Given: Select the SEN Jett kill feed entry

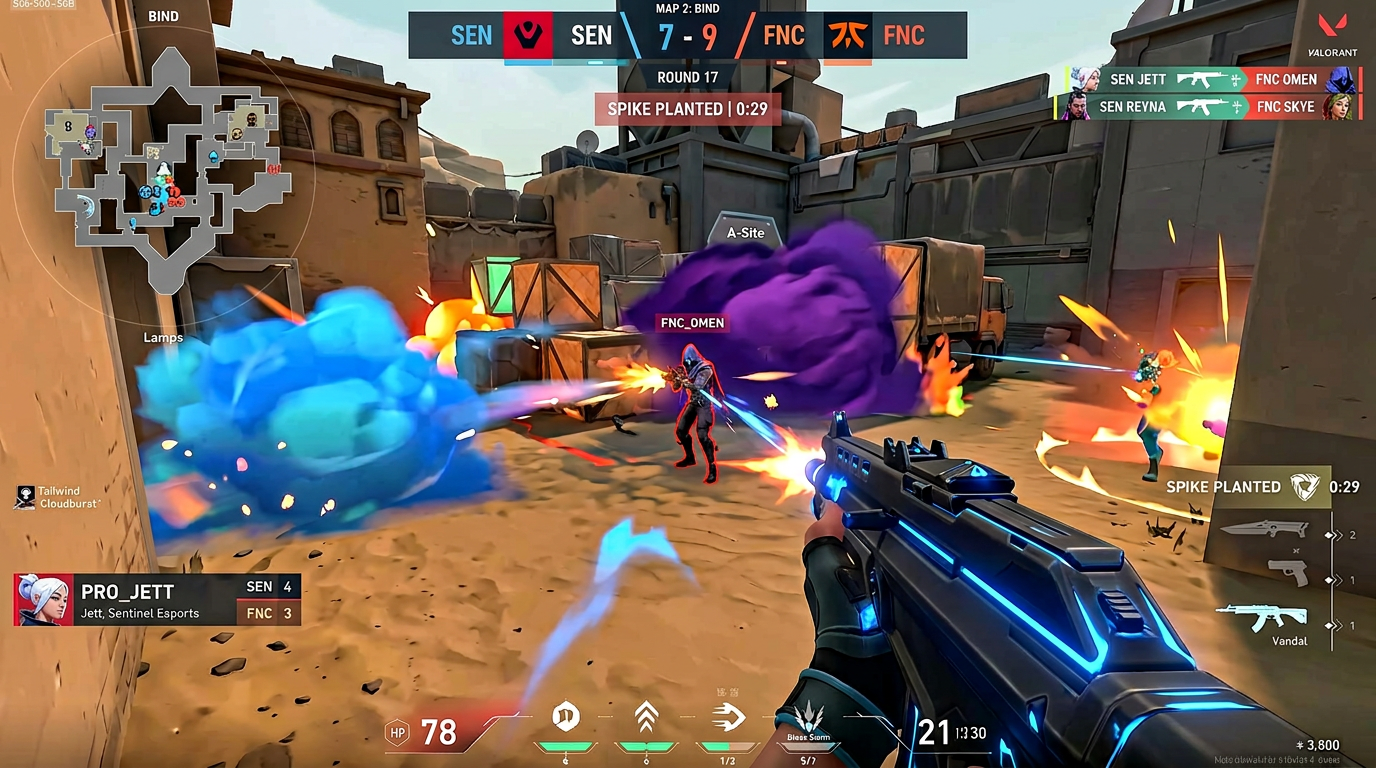Looking at the screenshot, I should pos(1206,80).
